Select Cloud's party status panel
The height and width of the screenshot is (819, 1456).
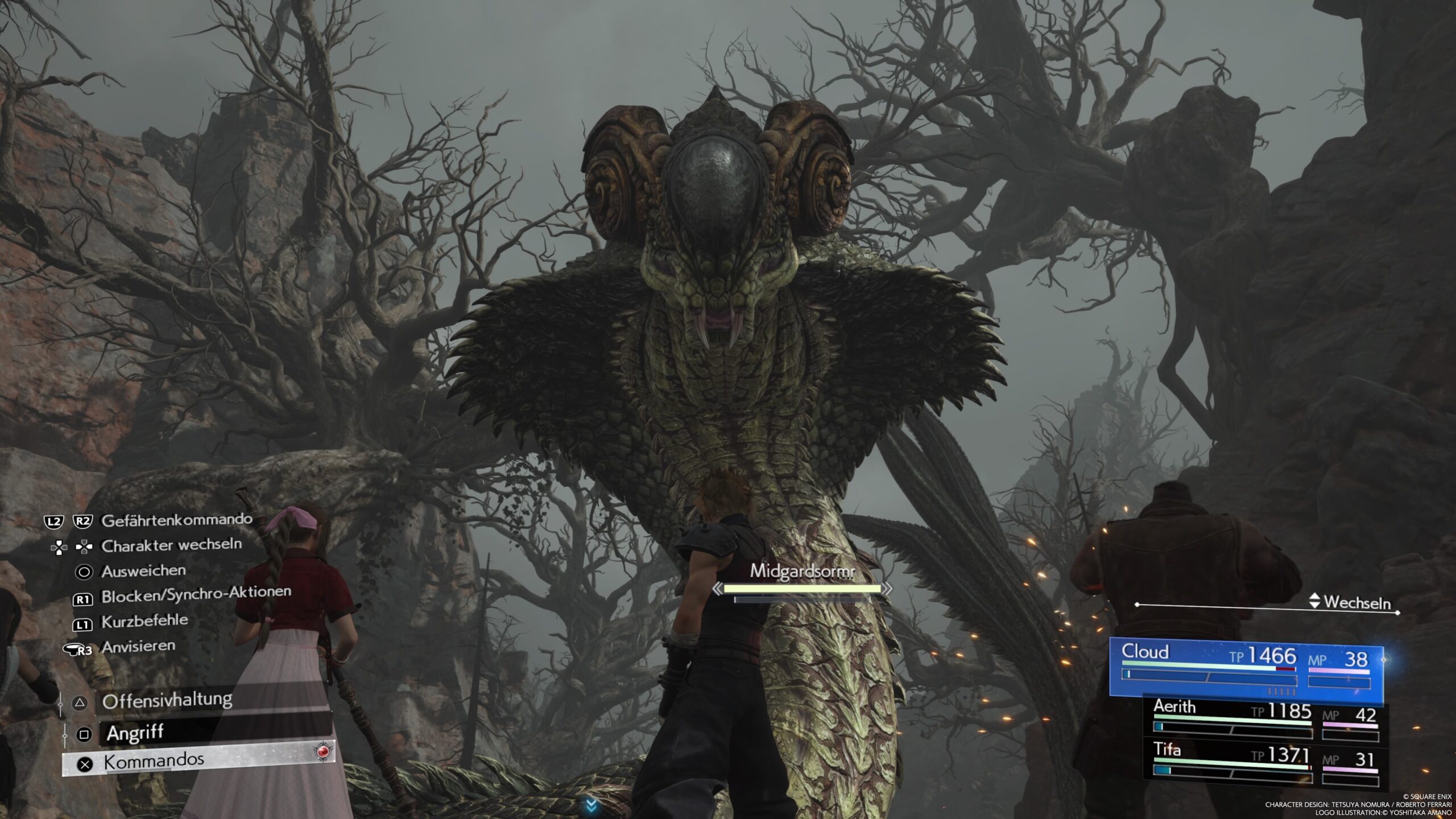tap(1247, 670)
